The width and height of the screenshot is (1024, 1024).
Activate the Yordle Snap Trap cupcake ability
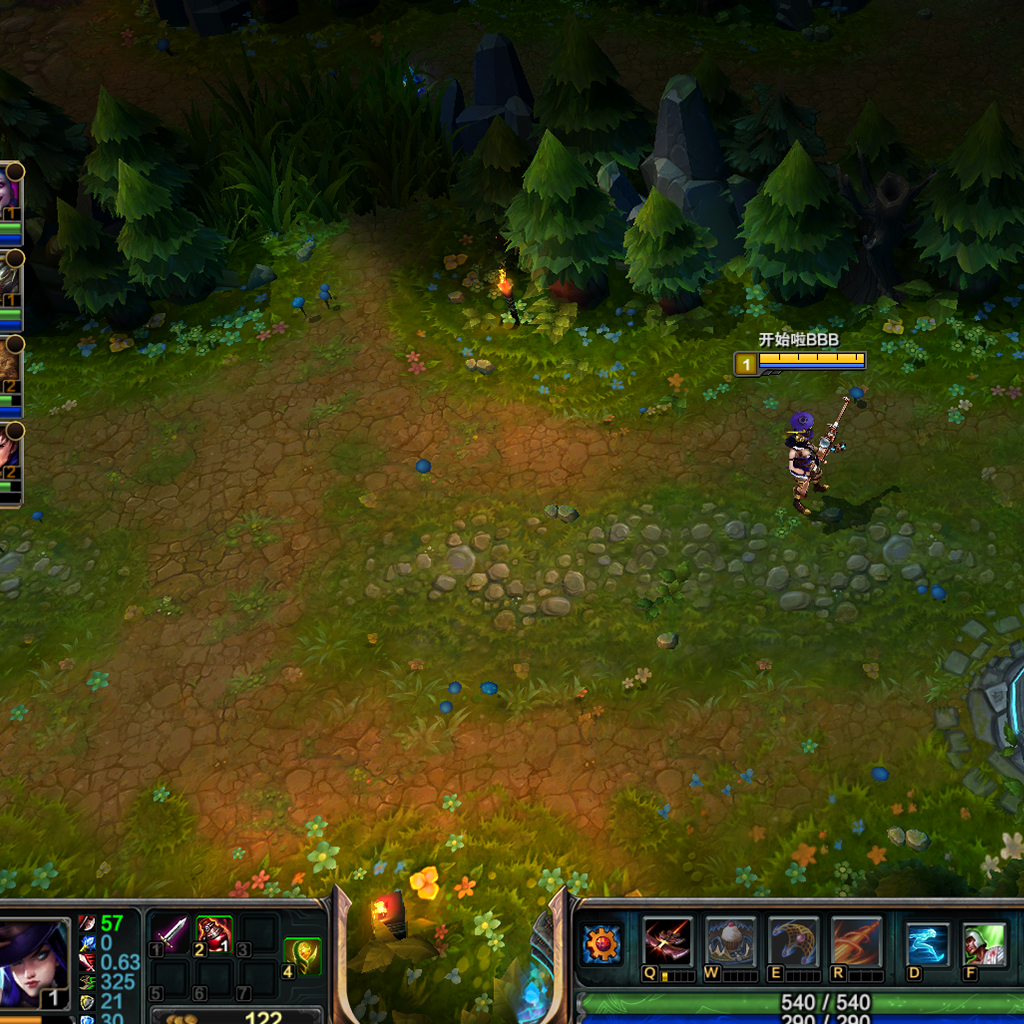coord(730,942)
